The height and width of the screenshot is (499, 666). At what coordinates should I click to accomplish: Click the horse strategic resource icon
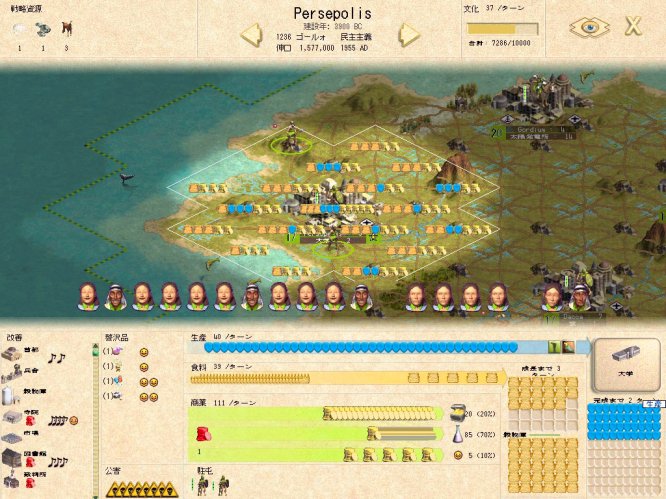pyautogui.click(x=66, y=29)
